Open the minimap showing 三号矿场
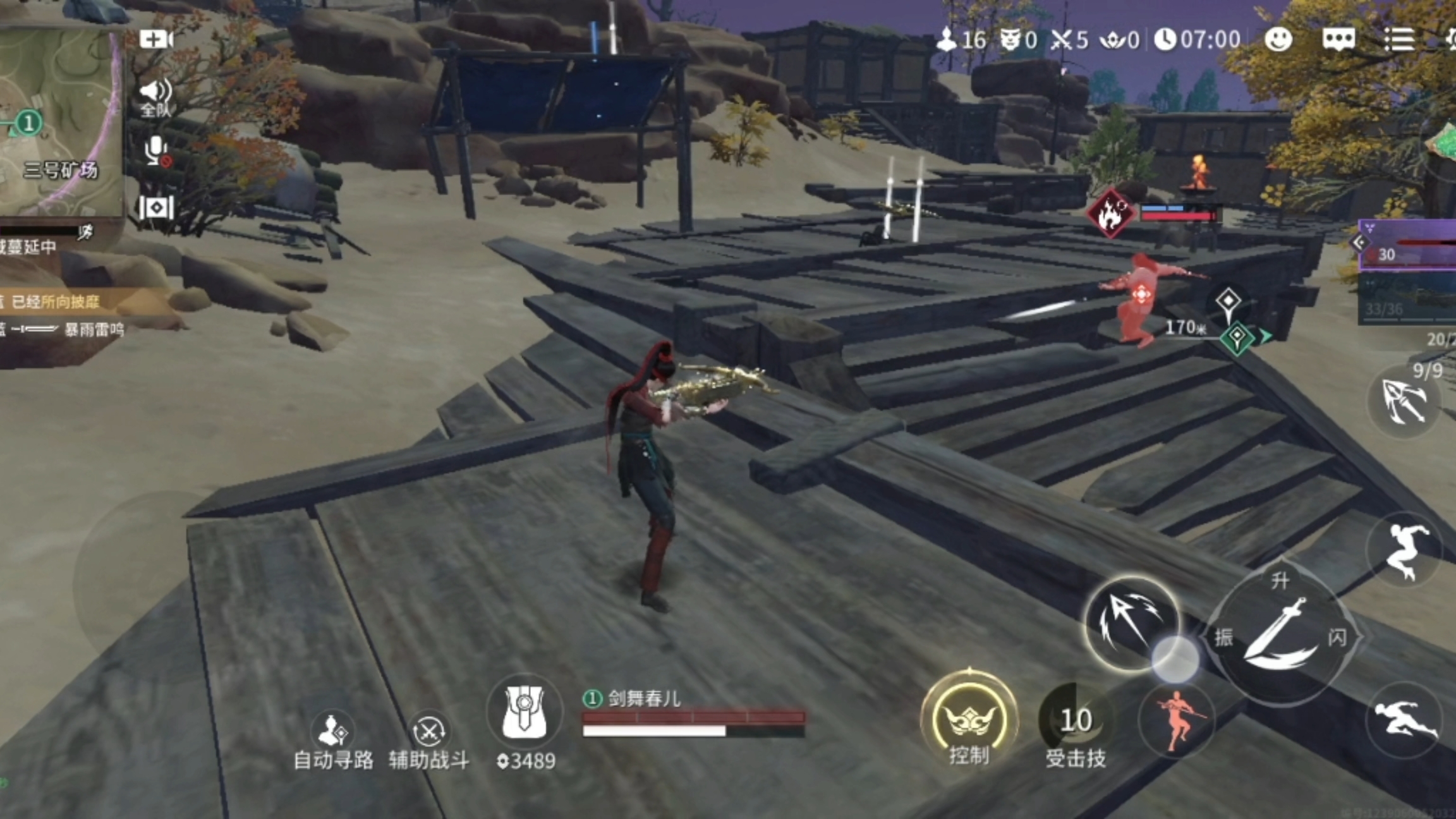The height and width of the screenshot is (819, 1456). click(x=60, y=120)
